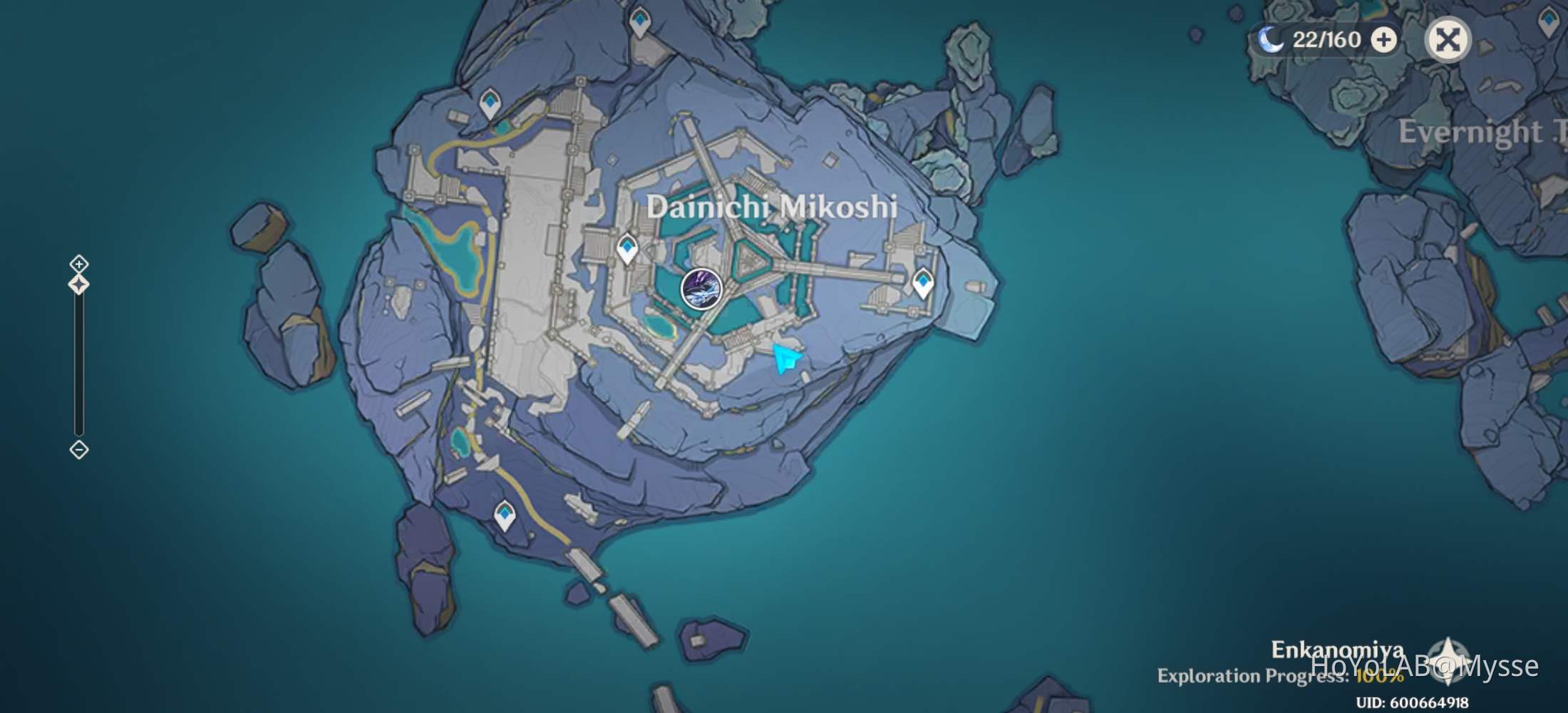Image resolution: width=1568 pixels, height=713 pixels.
Task: Select the waypoint icon near the top-left ruins
Action: click(490, 100)
